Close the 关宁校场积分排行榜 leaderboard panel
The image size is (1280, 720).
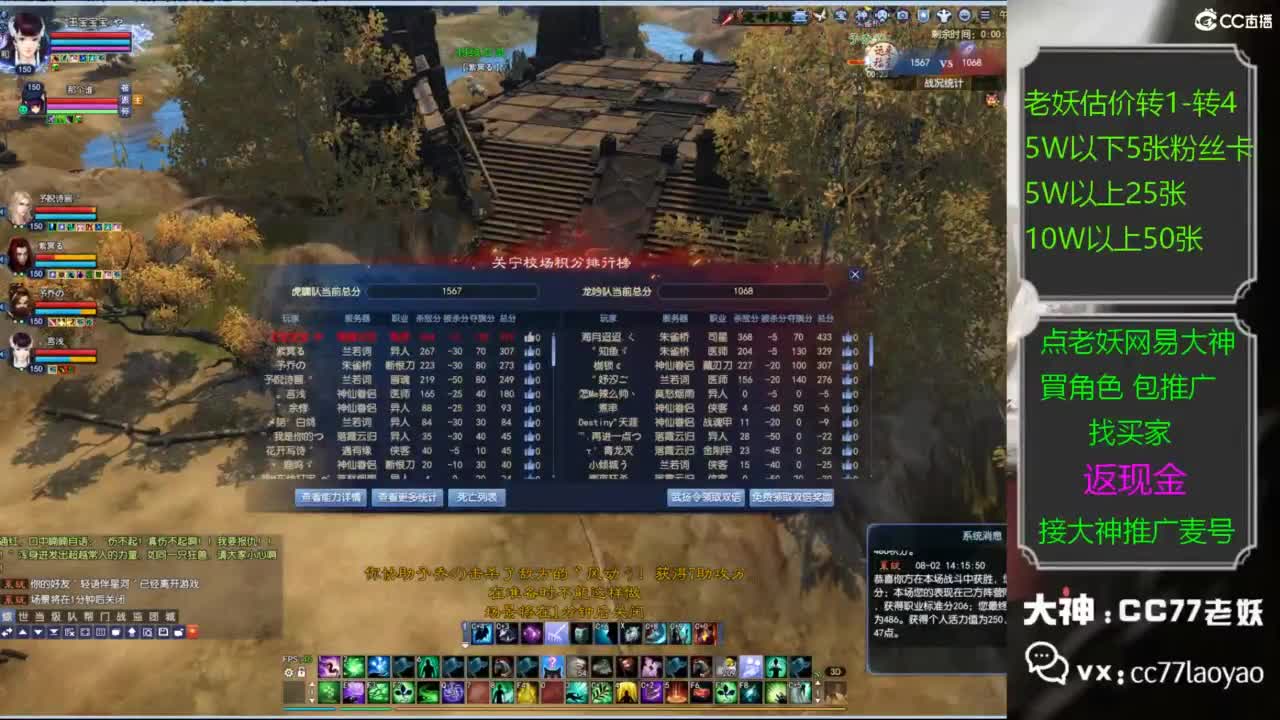[x=855, y=274]
